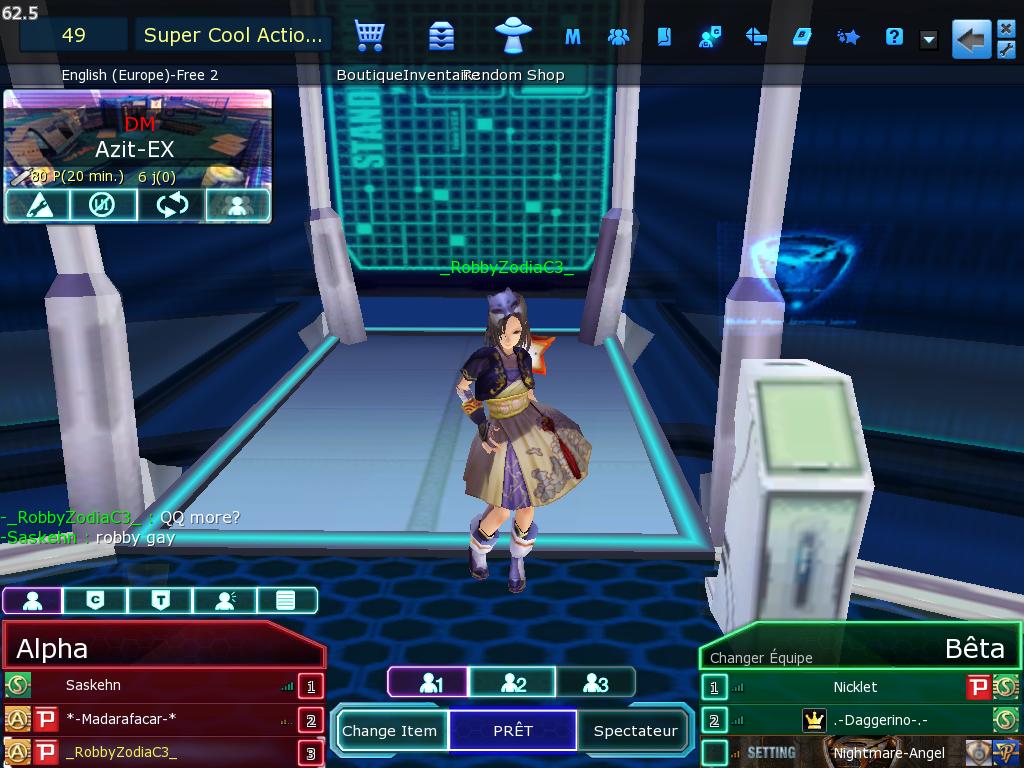Switch to Spectateur mode
Image resolution: width=1024 pixels, height=768 pixels.
(635, 730)
